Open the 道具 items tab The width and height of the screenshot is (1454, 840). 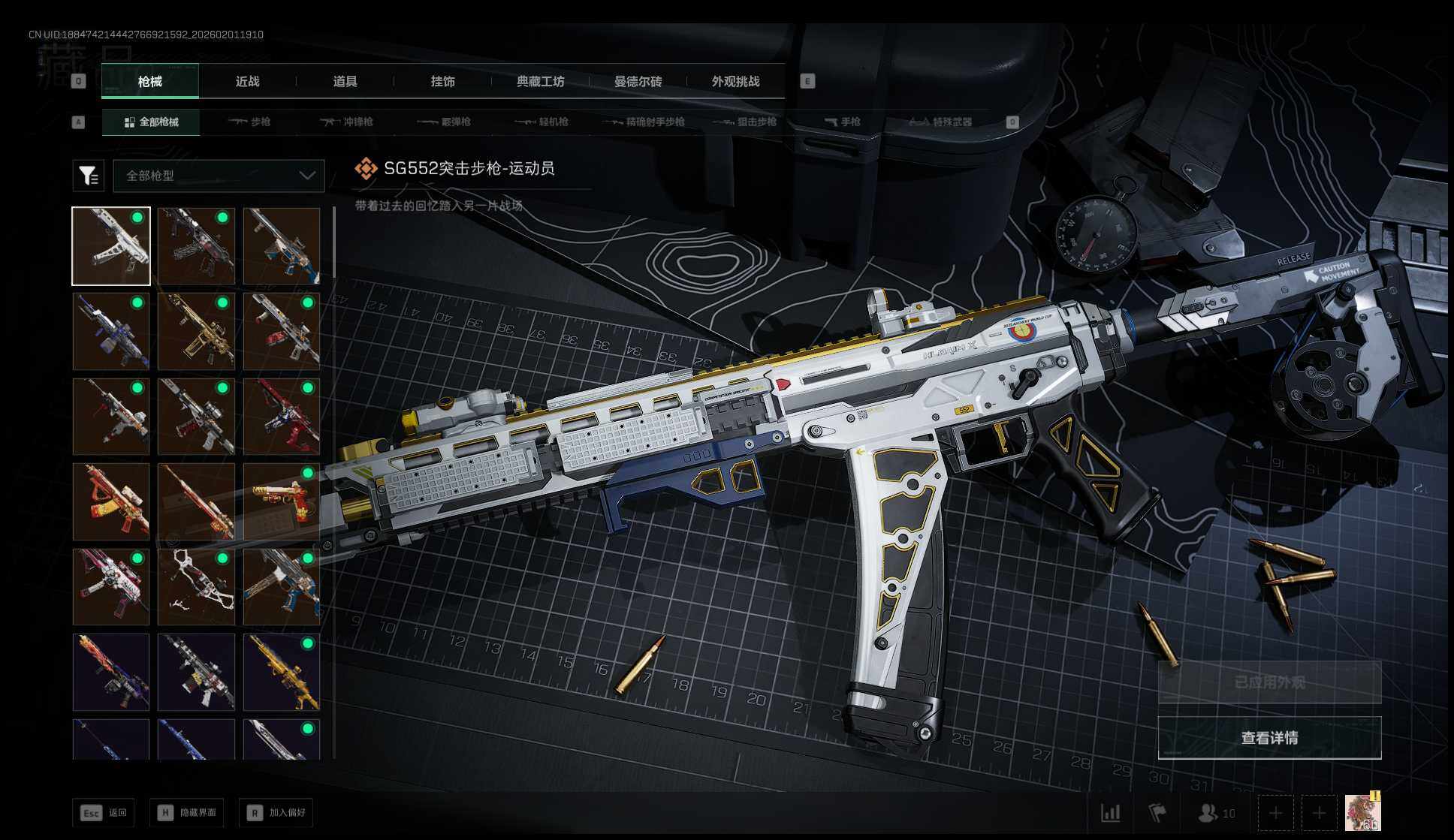[345, 82]
